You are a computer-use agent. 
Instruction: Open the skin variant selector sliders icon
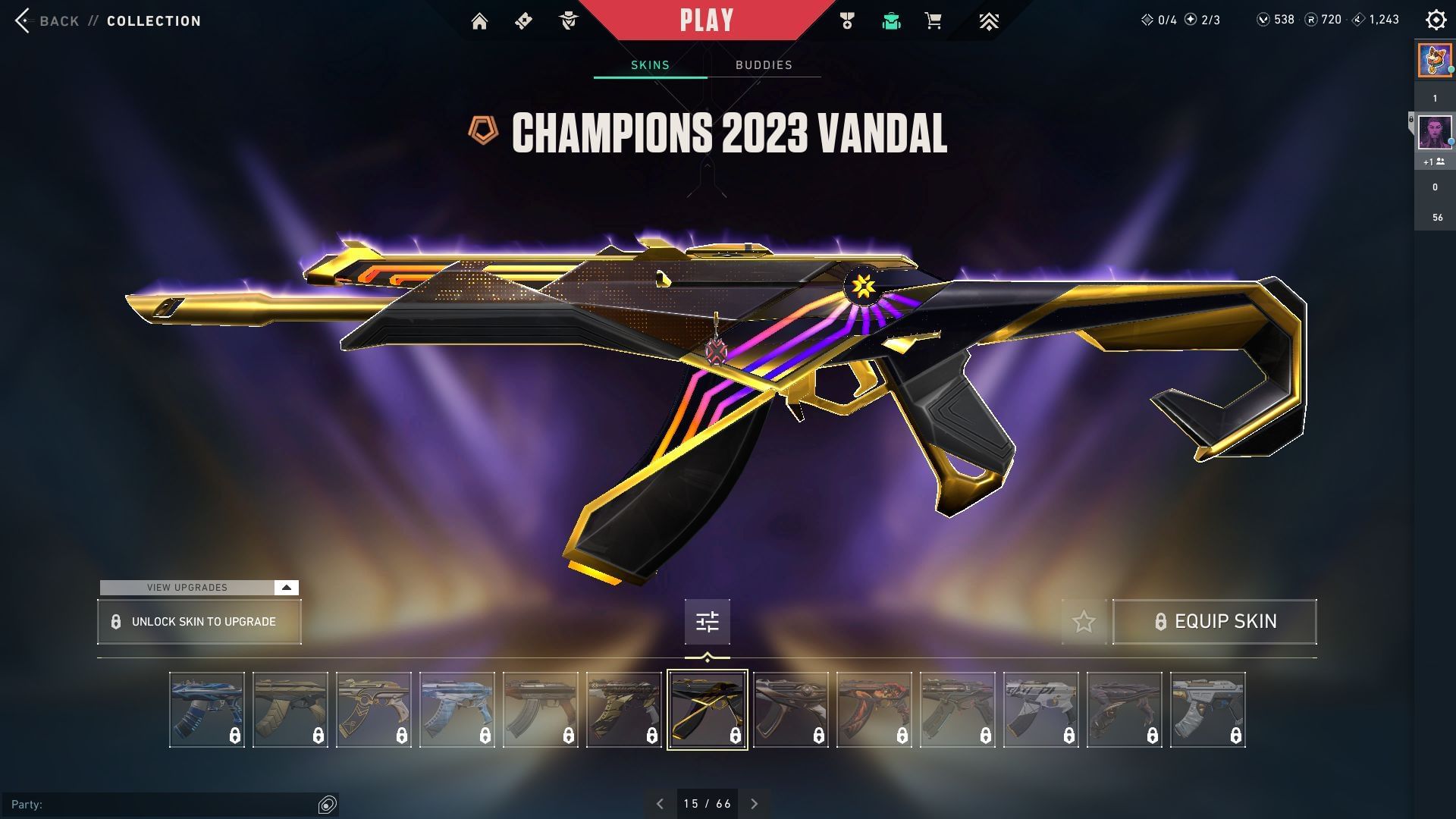coord(706,621)
